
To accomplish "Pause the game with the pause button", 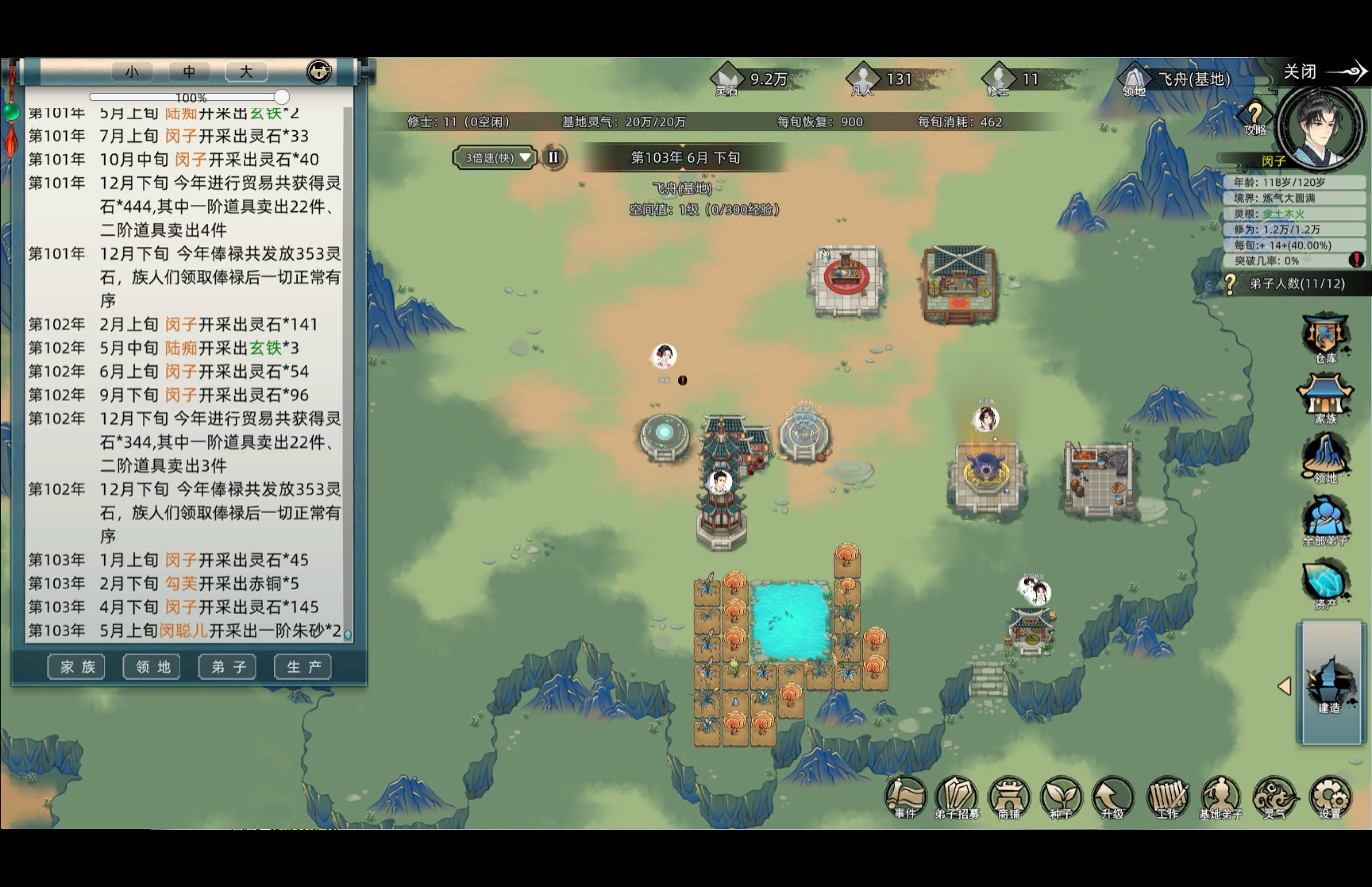I will pyautogui.click(x=554, y=157).
